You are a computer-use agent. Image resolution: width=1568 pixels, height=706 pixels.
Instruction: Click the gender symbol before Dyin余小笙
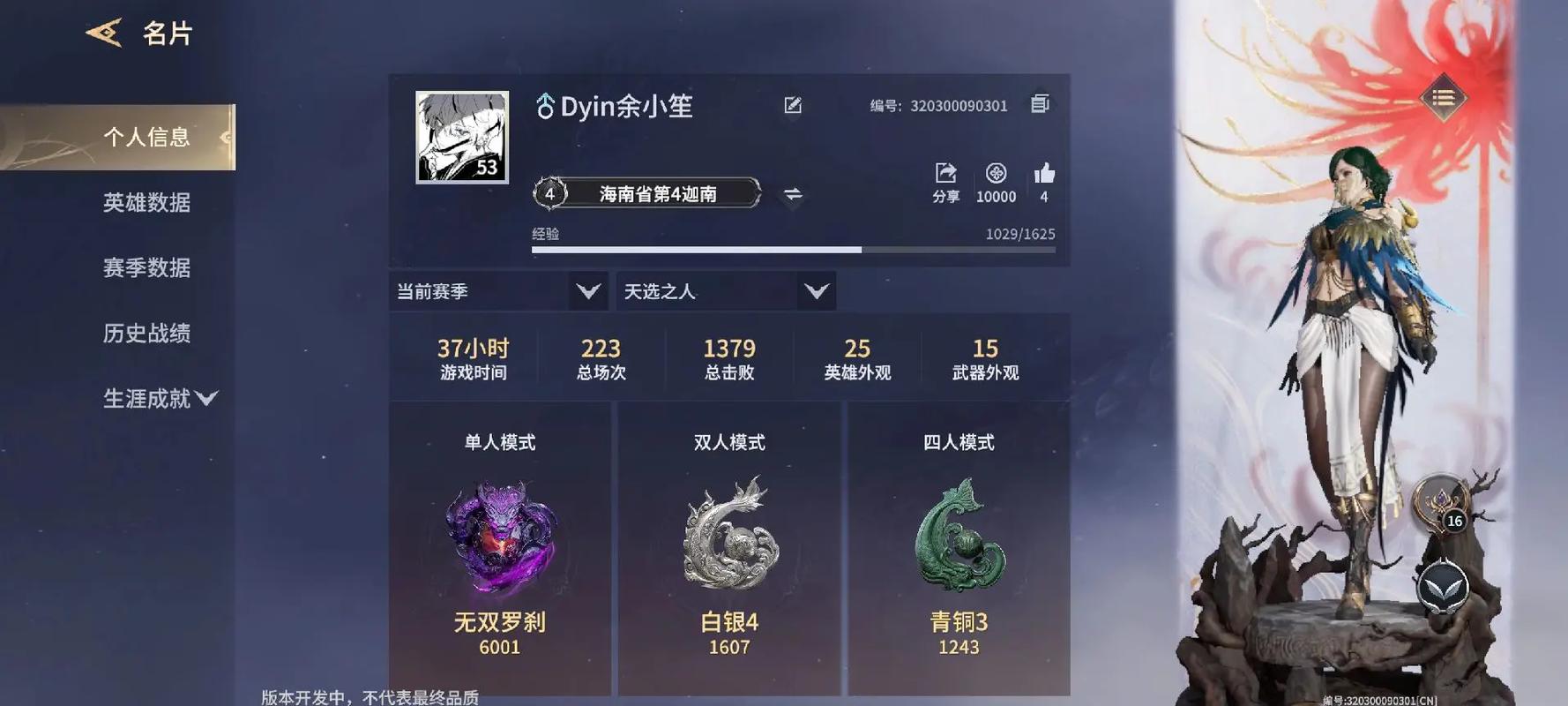click(546, 104)
